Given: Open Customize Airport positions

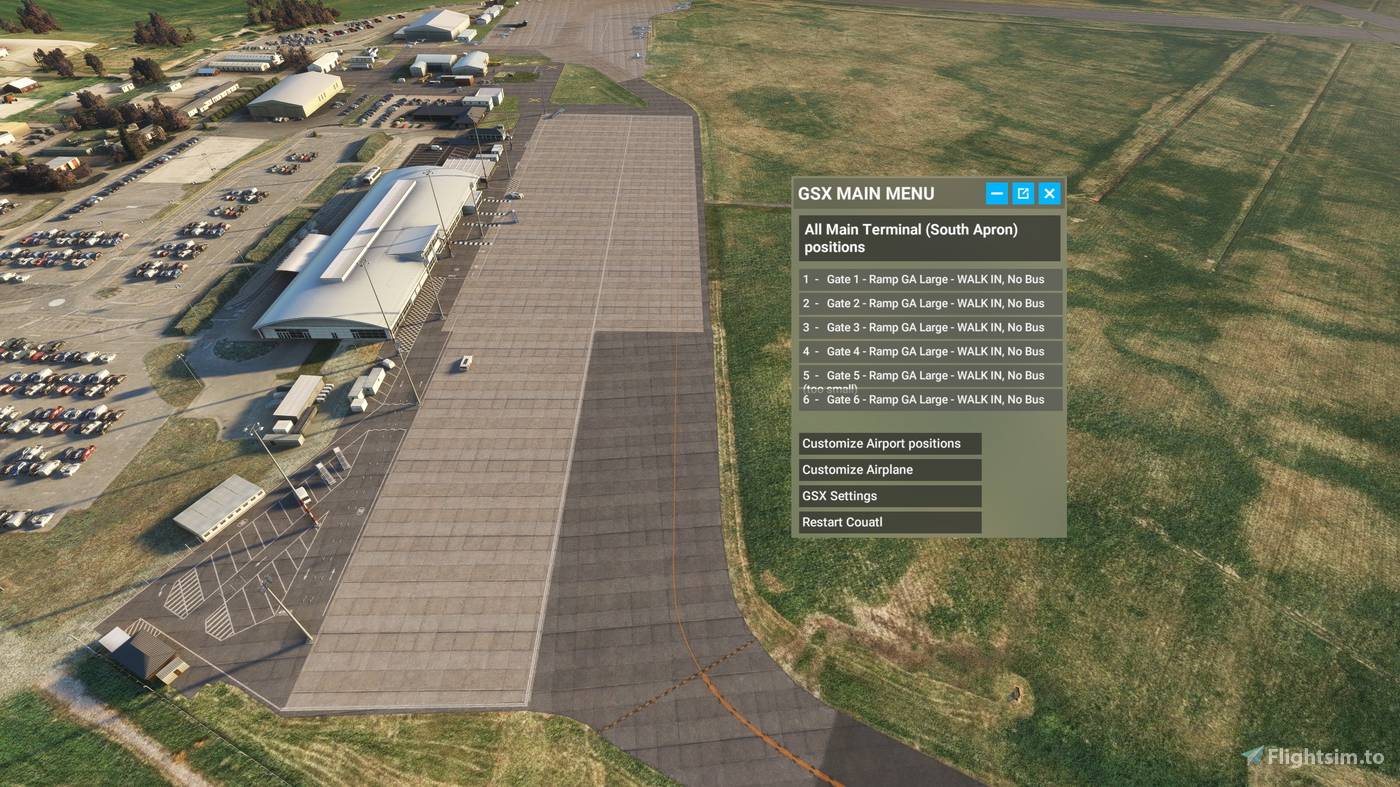Looking at the screenshot, I should [889, 443].
